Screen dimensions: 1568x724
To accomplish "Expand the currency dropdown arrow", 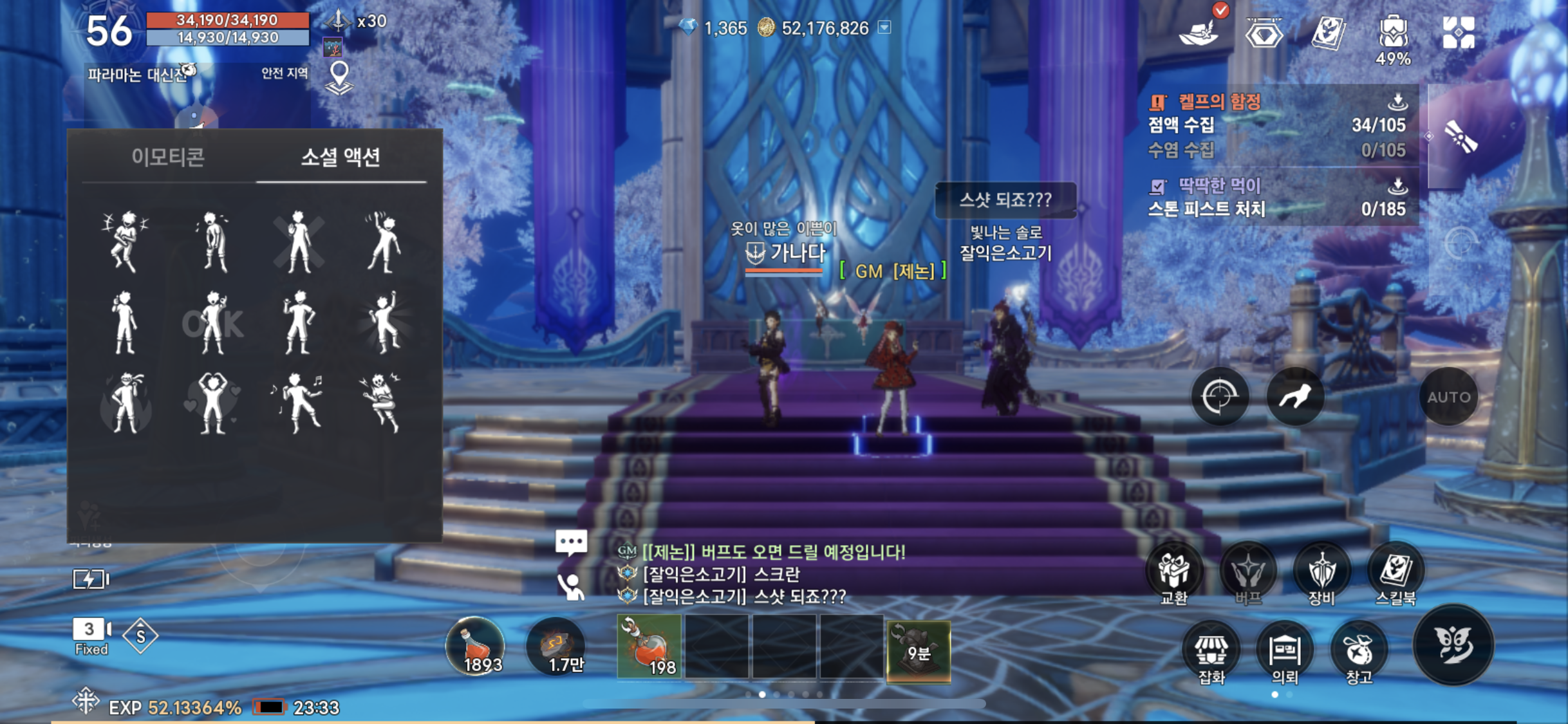I will (885, 27).
